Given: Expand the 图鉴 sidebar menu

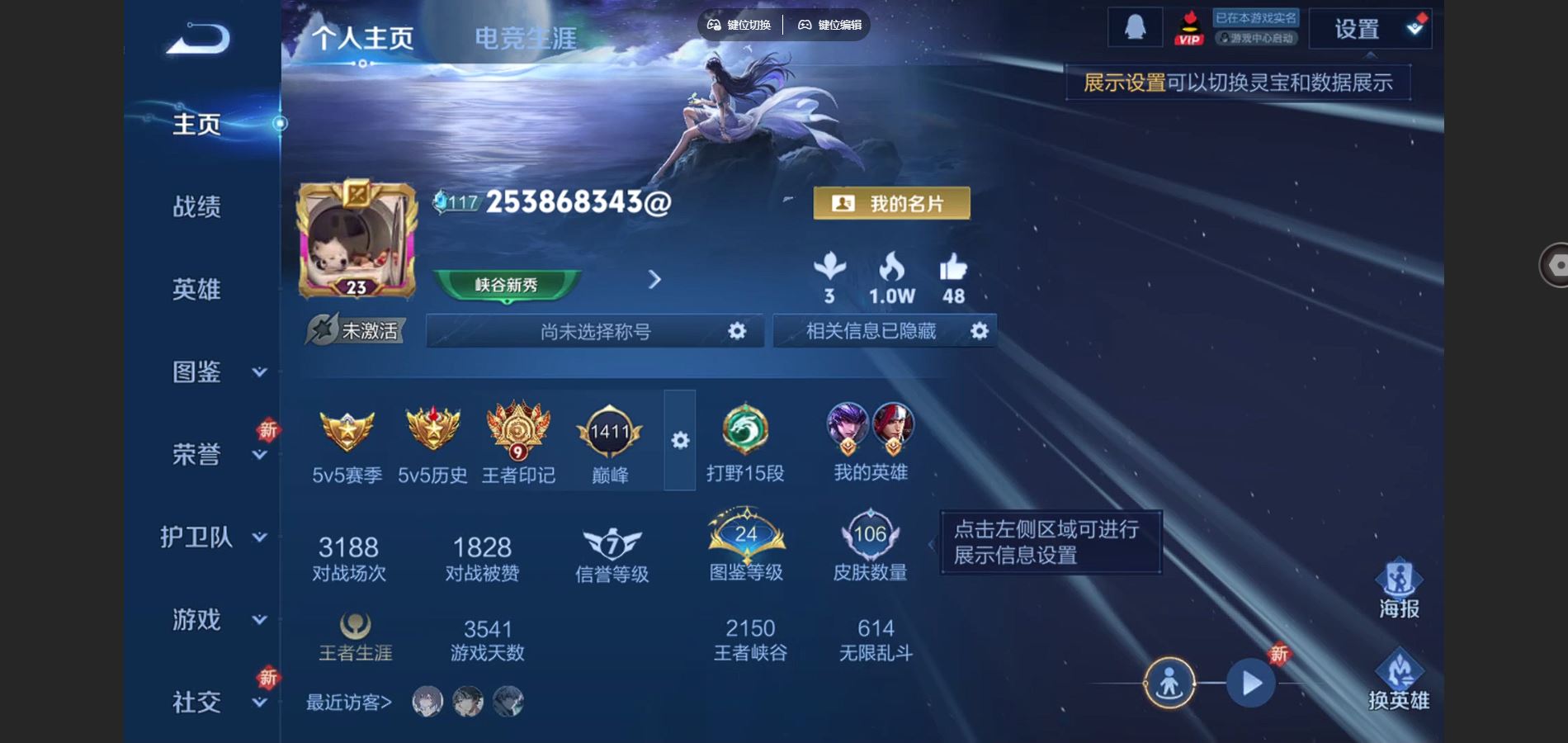Looking at the screenshot, I should click(x=258, y=372).
